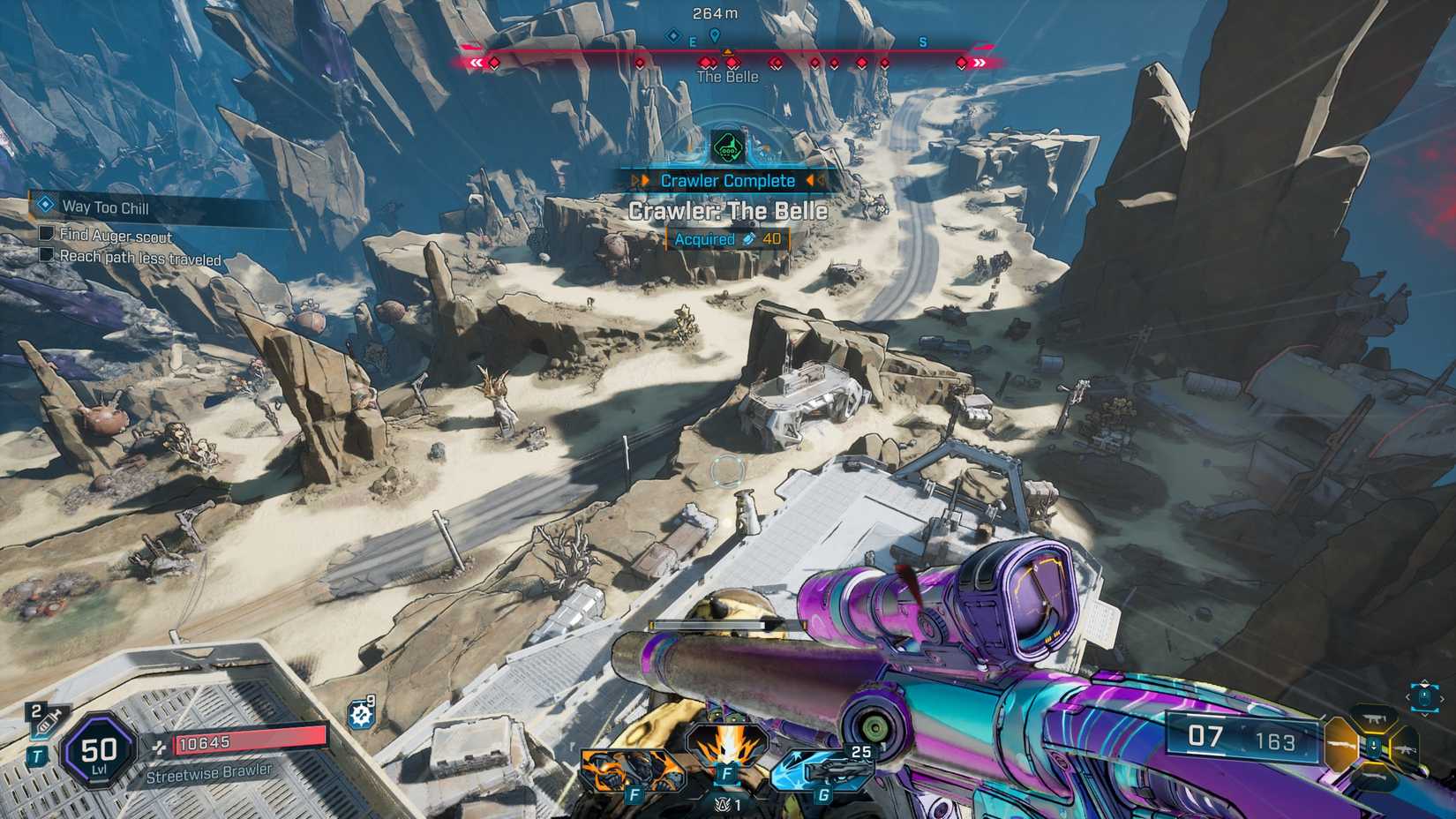Click the gear-shaped buff icon
1456x819 pixels.
pos(362,713)
